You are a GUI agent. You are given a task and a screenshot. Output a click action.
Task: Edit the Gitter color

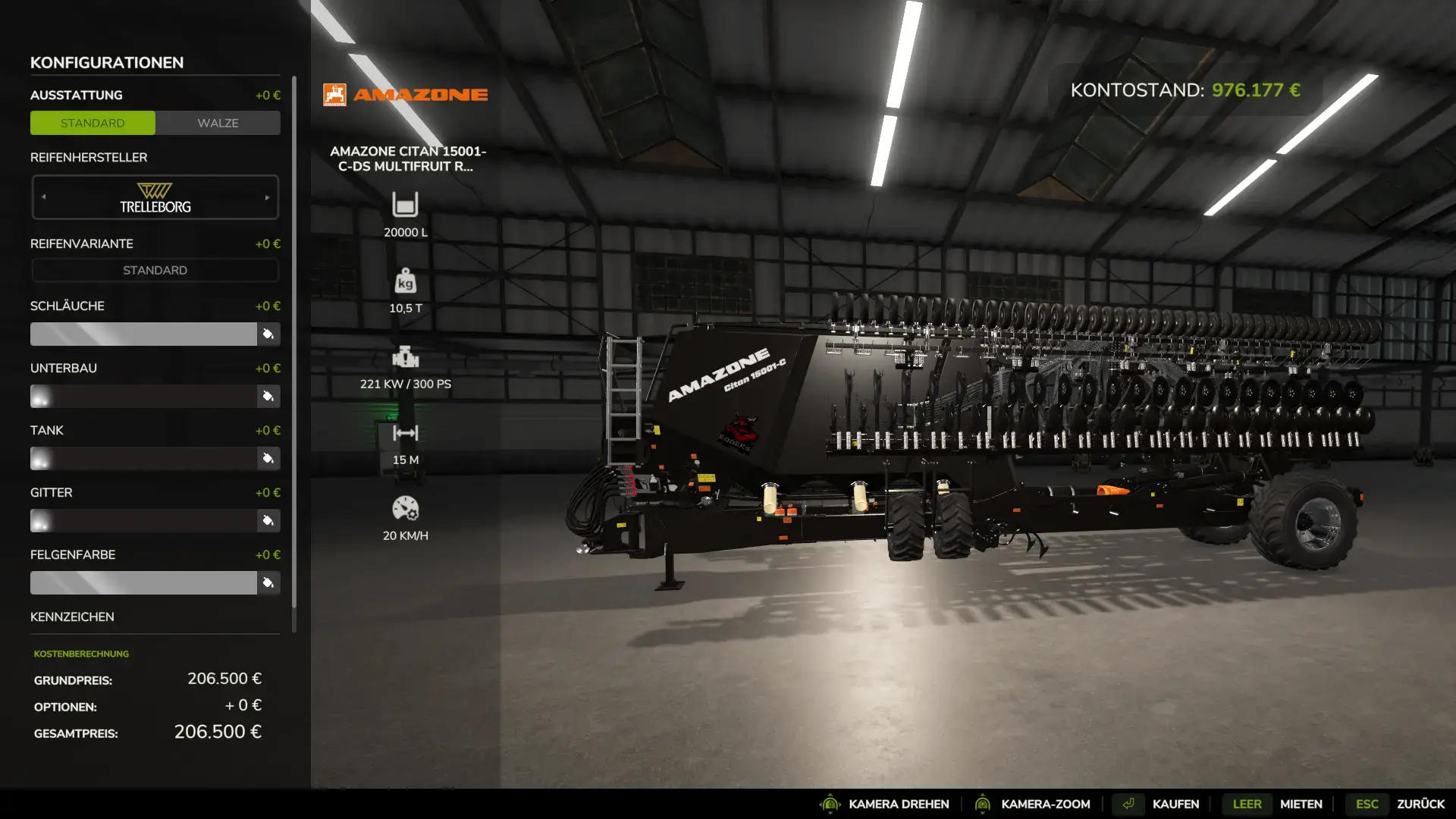[x=268, y=521]
